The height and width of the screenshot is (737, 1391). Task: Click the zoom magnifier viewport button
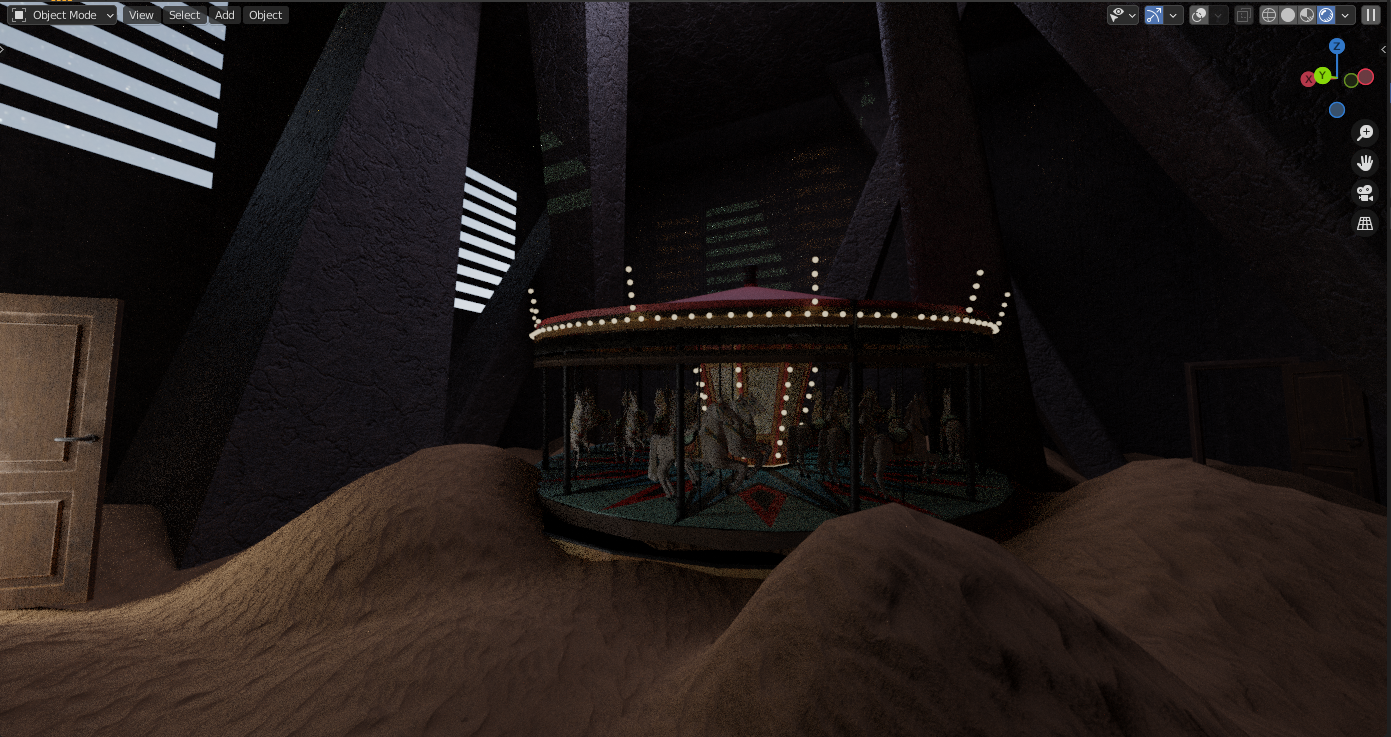click(x=1365, y=133)
